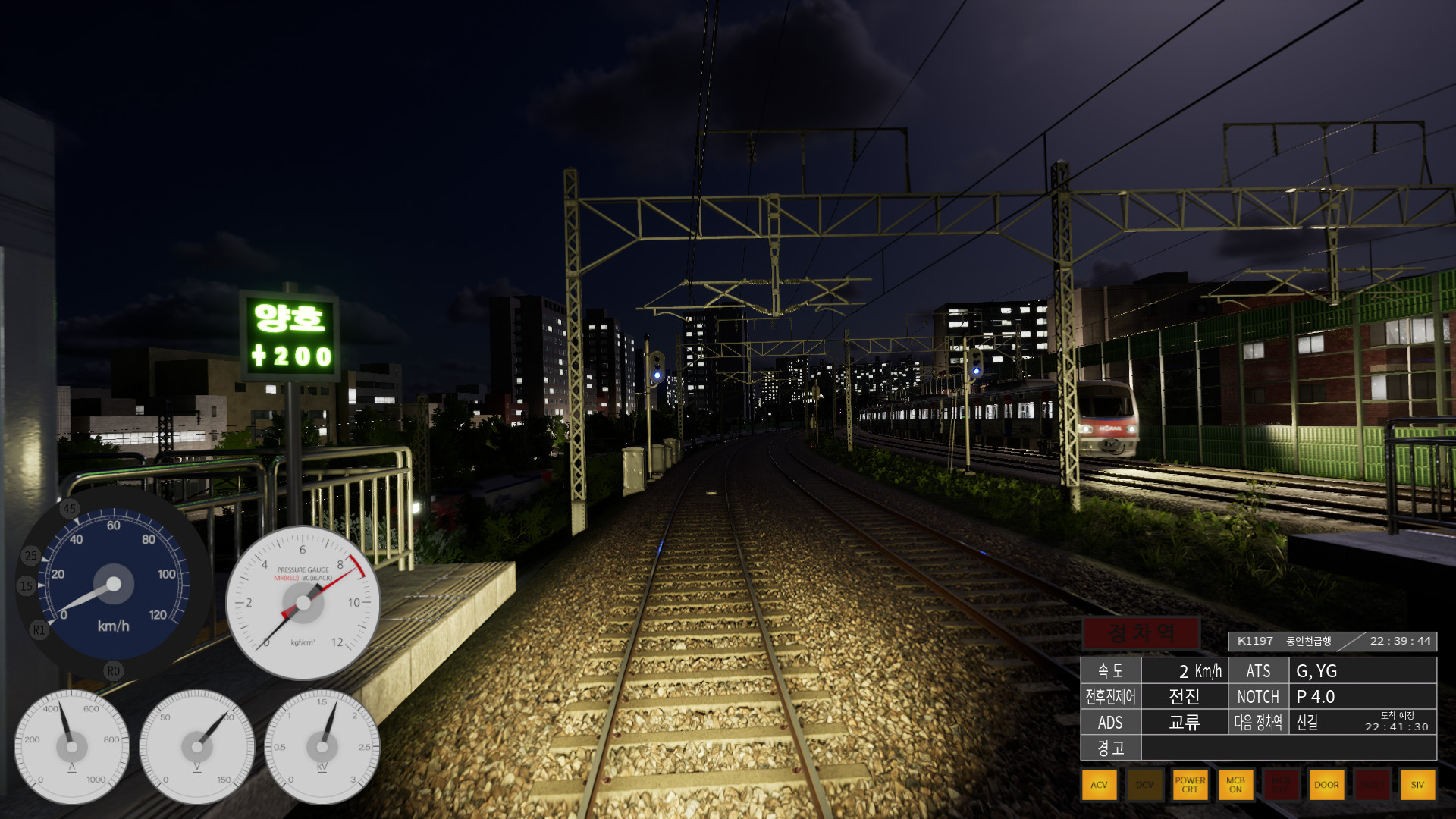The height and width of the screenshot is (819, 1456).
Task: Activate the MCB ON button
Action: 1235,785
